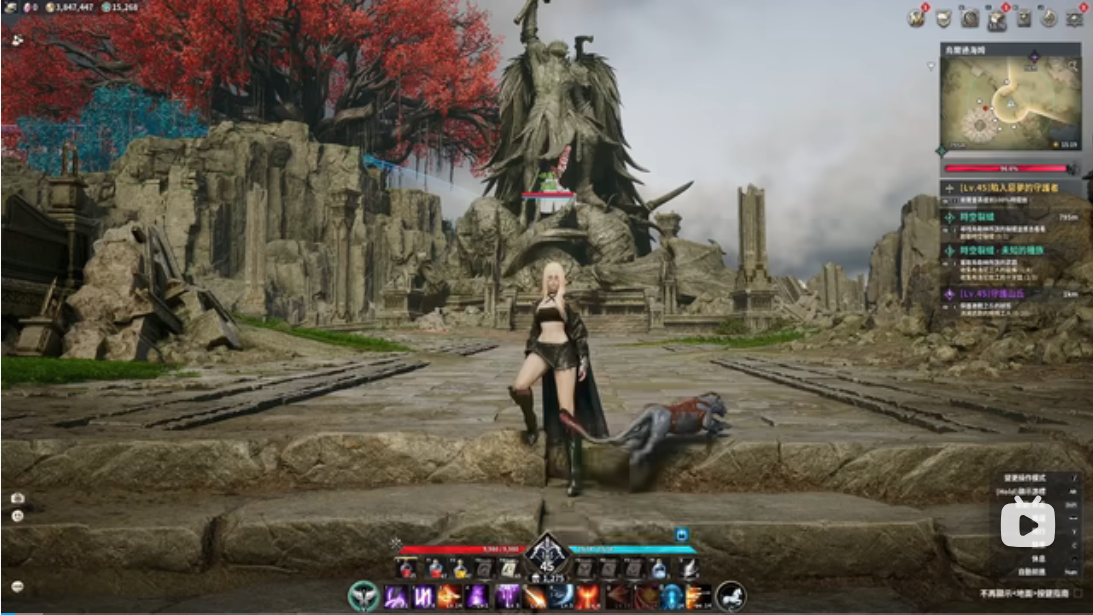Viewport: 1093px width, 615px height.
Task: Use the yellow potion in the quick slot
Action: 459,569
